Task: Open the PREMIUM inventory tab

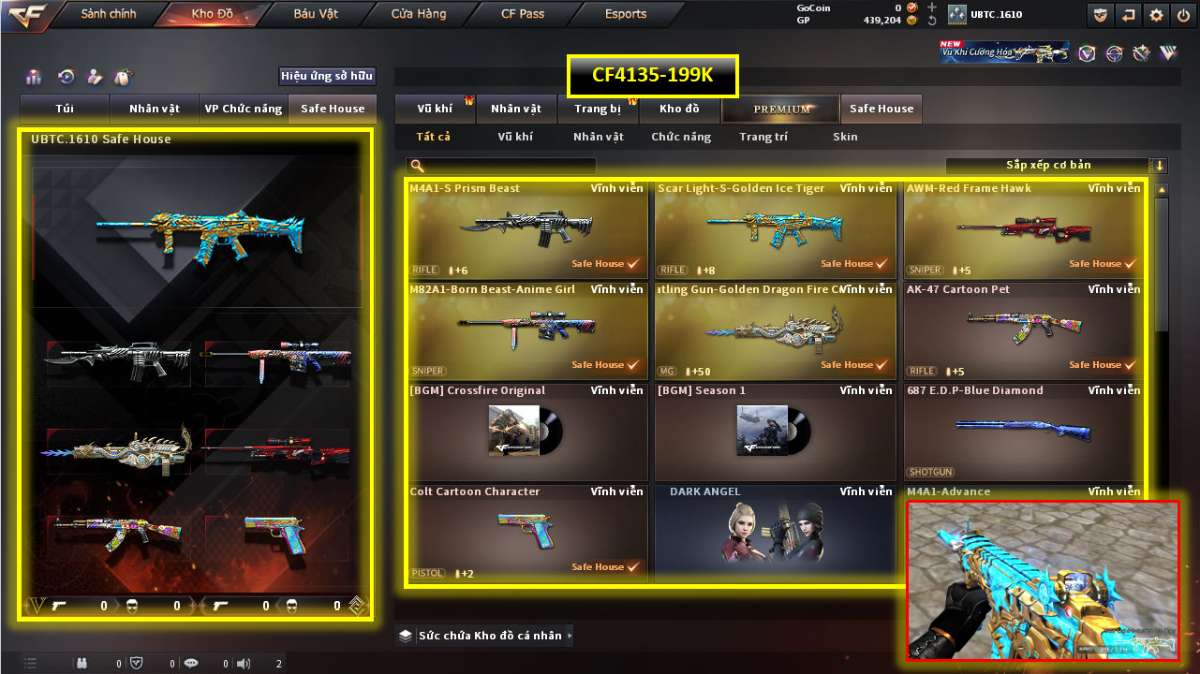Action: (x=782, y=109)
